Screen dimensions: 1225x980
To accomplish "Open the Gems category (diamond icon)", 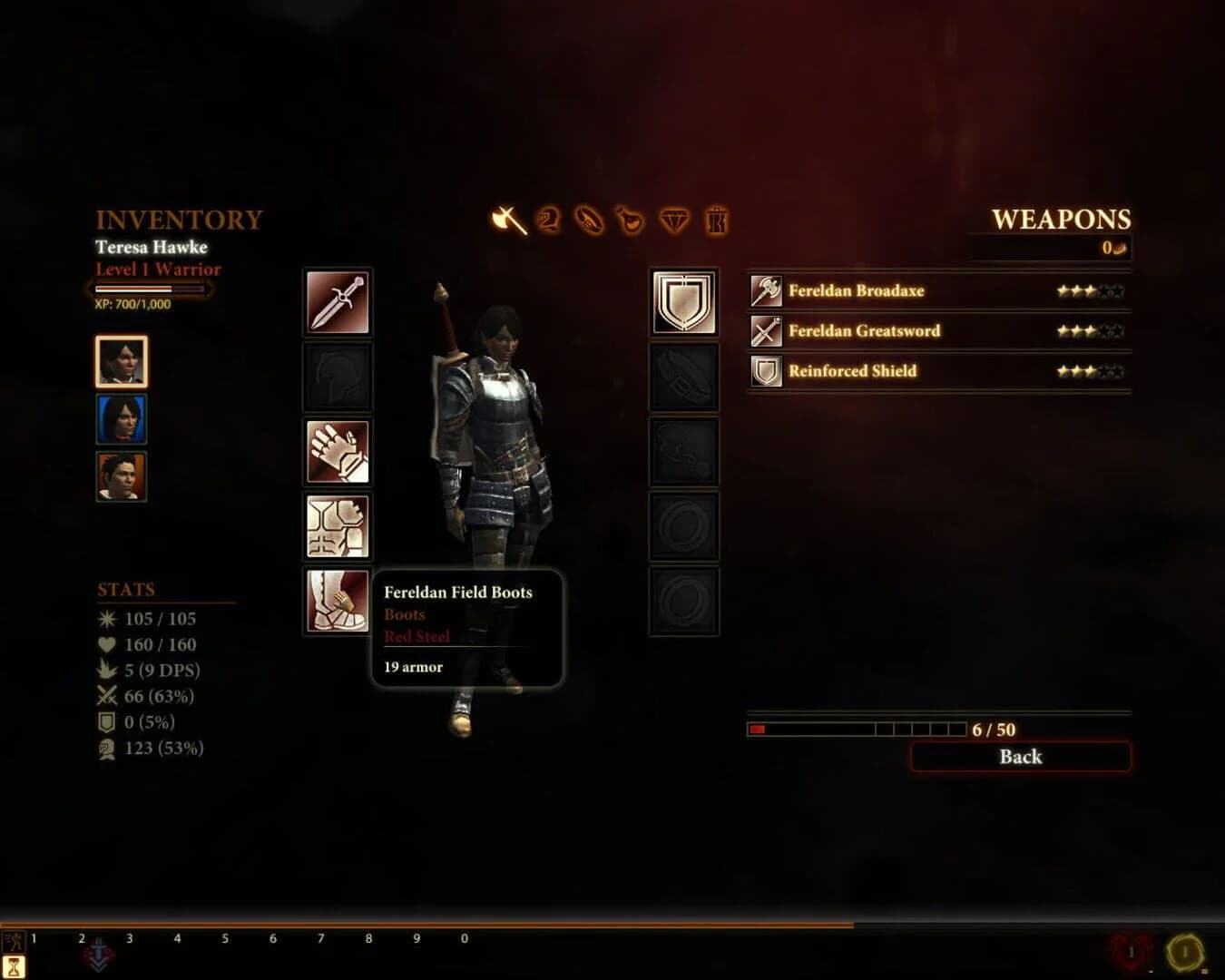I will (x=674, y=220).
